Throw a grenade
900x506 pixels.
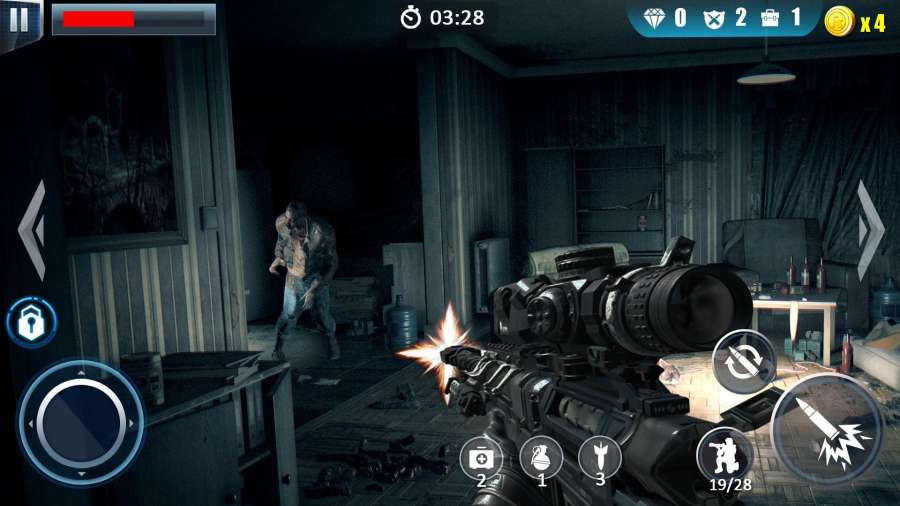pyautogui.click(x=541, y=458)
